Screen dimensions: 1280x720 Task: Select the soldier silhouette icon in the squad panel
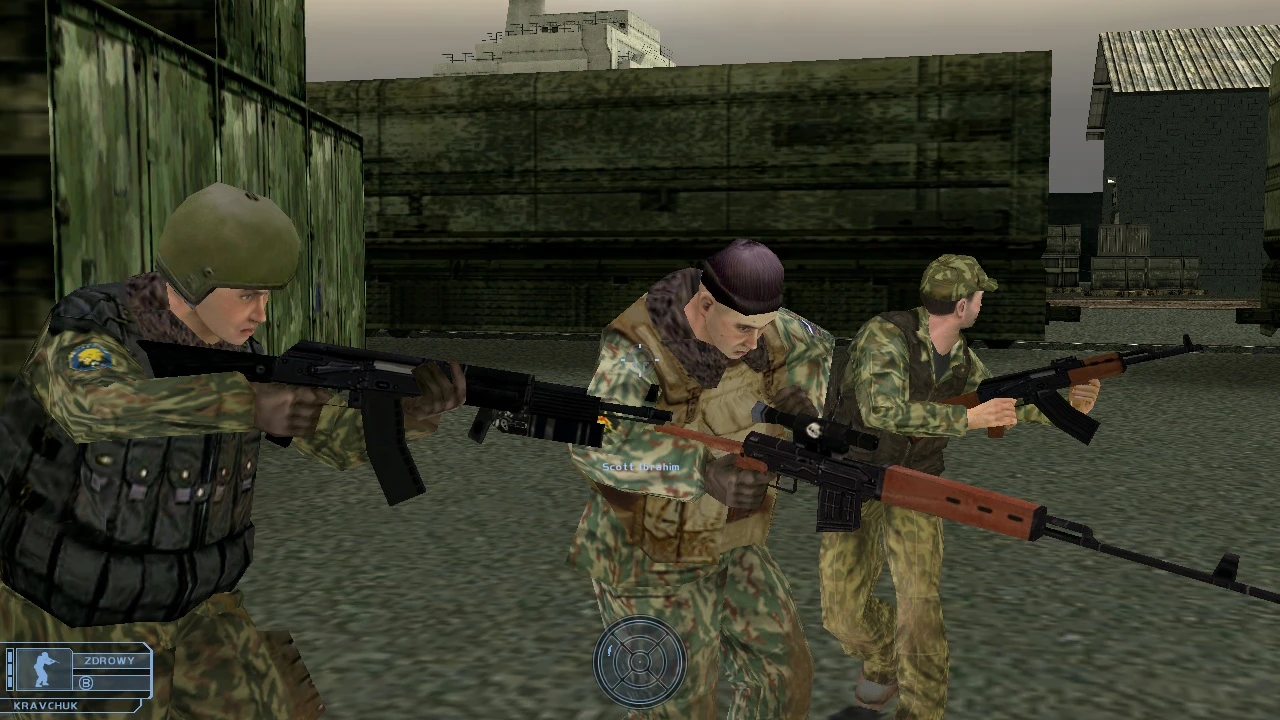tap(43, 670)
